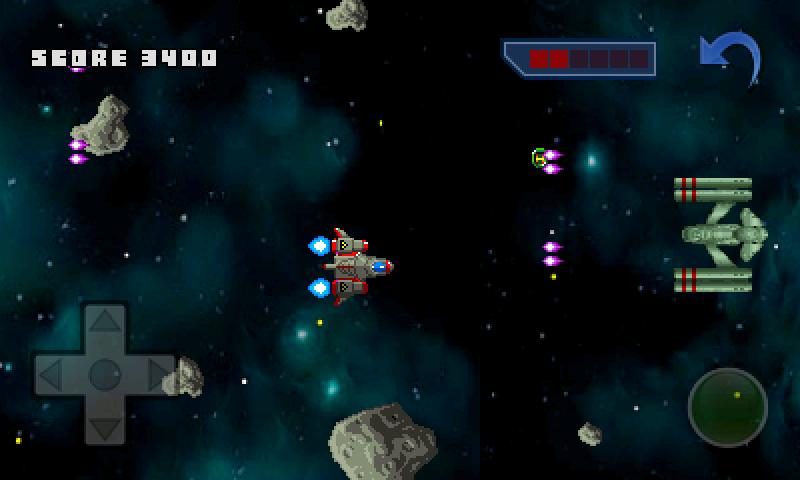This screenshot has height=480, width=800.
Task: Hit the round green fire button
Action: [x=728, y=407]
